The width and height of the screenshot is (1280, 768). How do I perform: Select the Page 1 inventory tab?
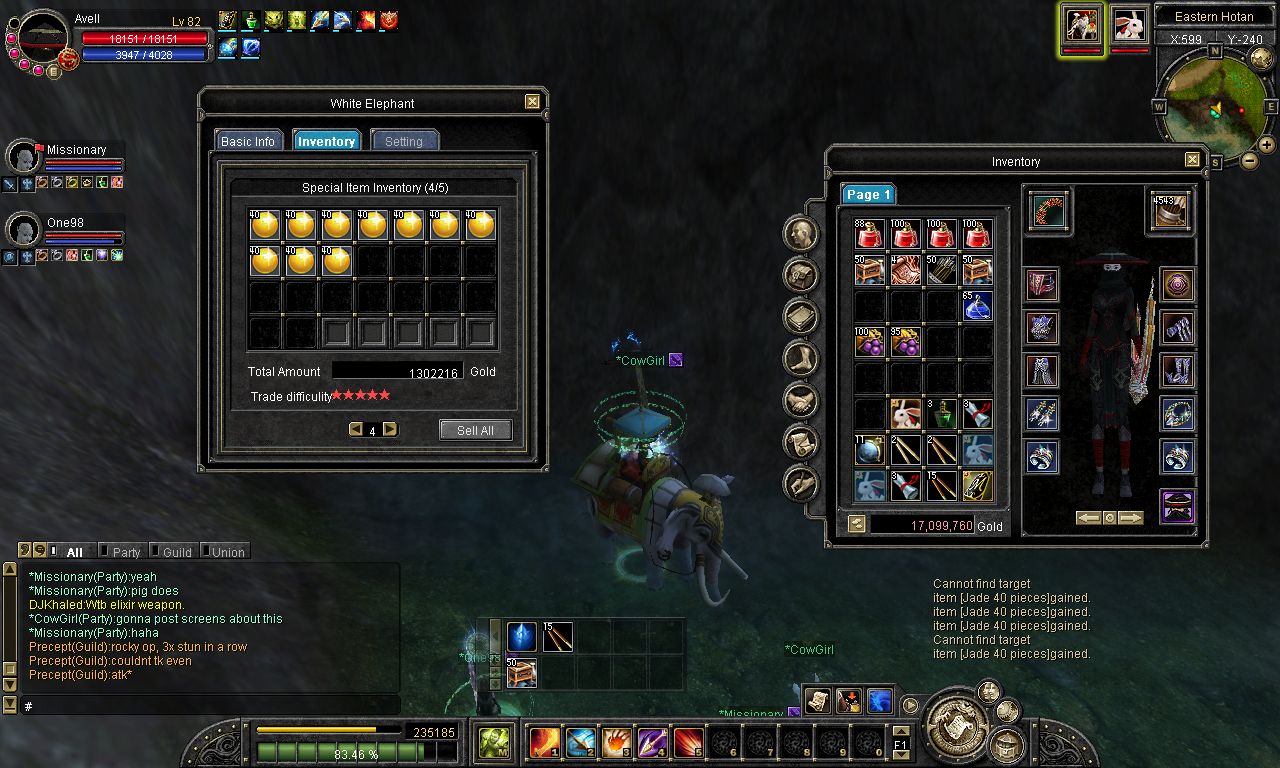[866, 195]
